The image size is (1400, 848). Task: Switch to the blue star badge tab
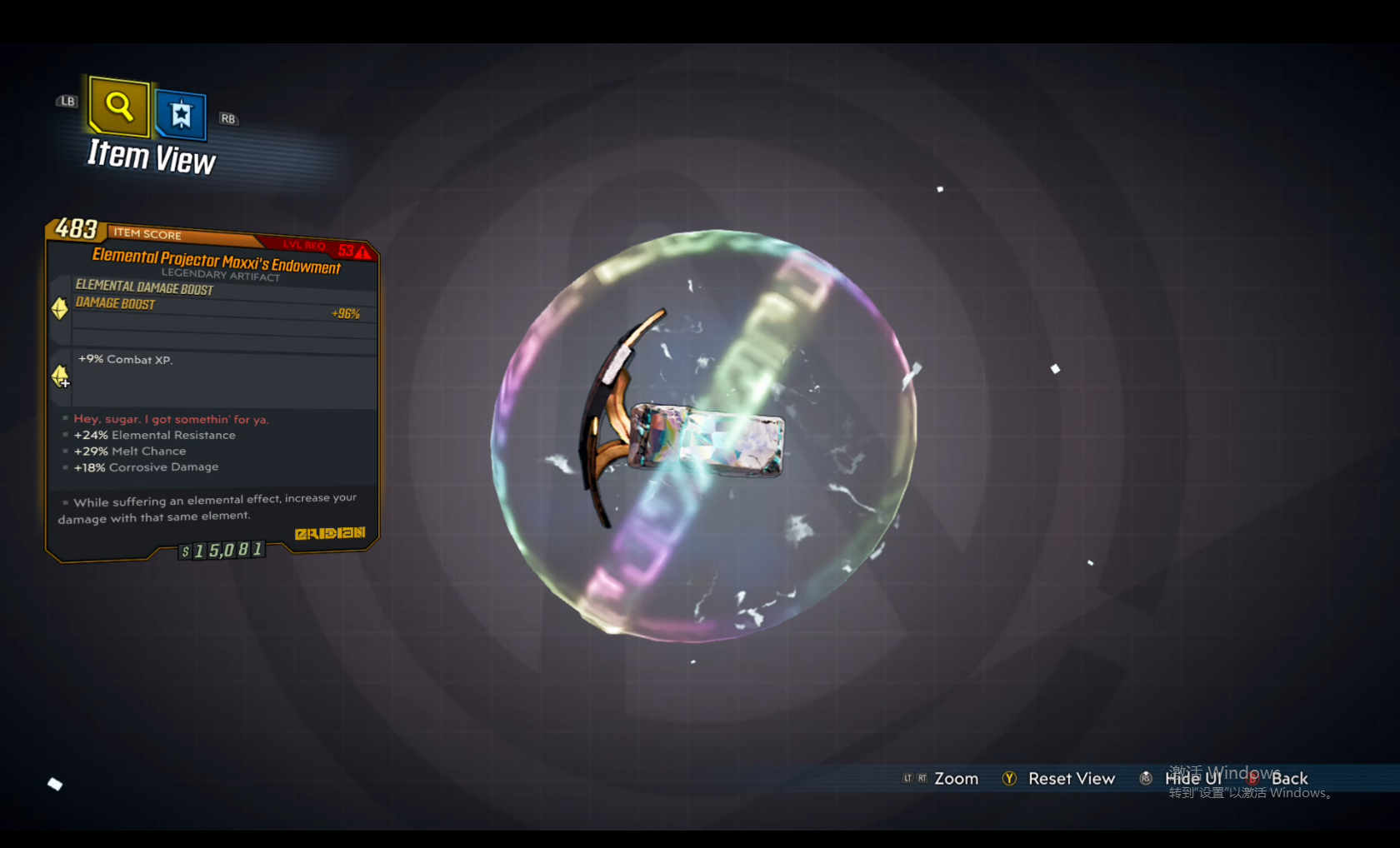tap(180, 114)
